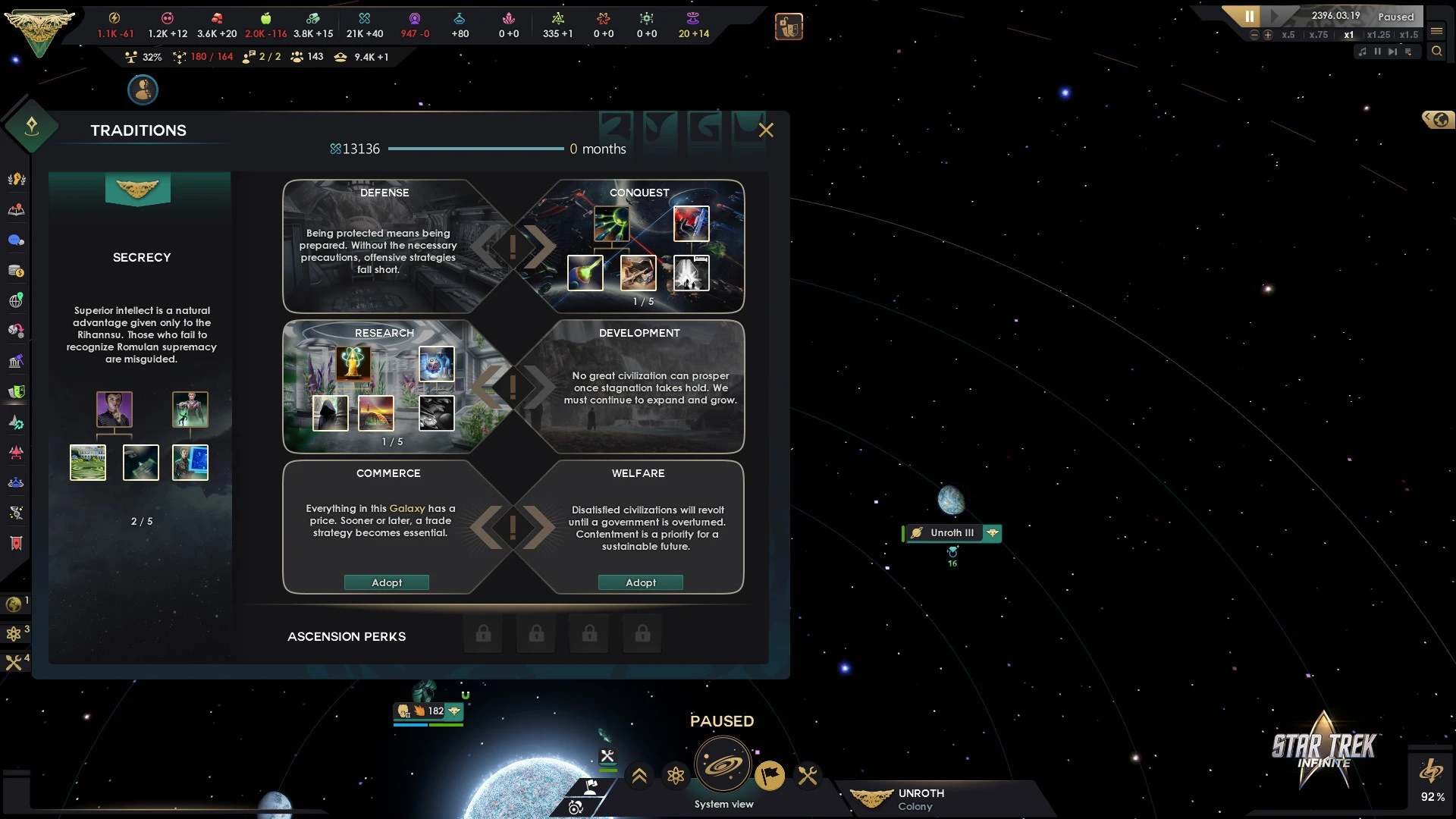Open the leader portrait notification
This screenshot has width=1456, height=819.
coord(143,90)
